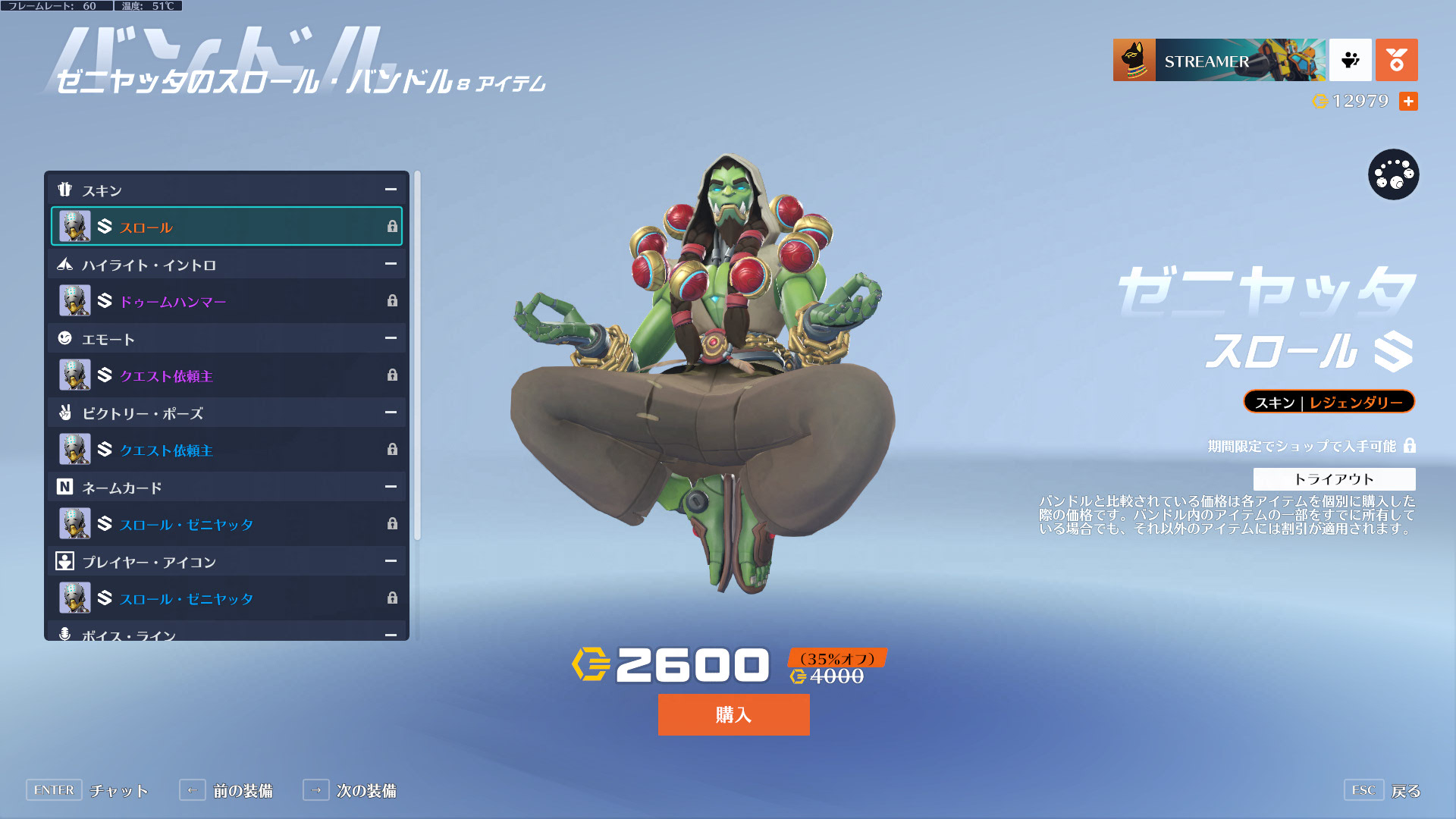
Task: Click the orange medal icon button
Action: coord(1396,60)
